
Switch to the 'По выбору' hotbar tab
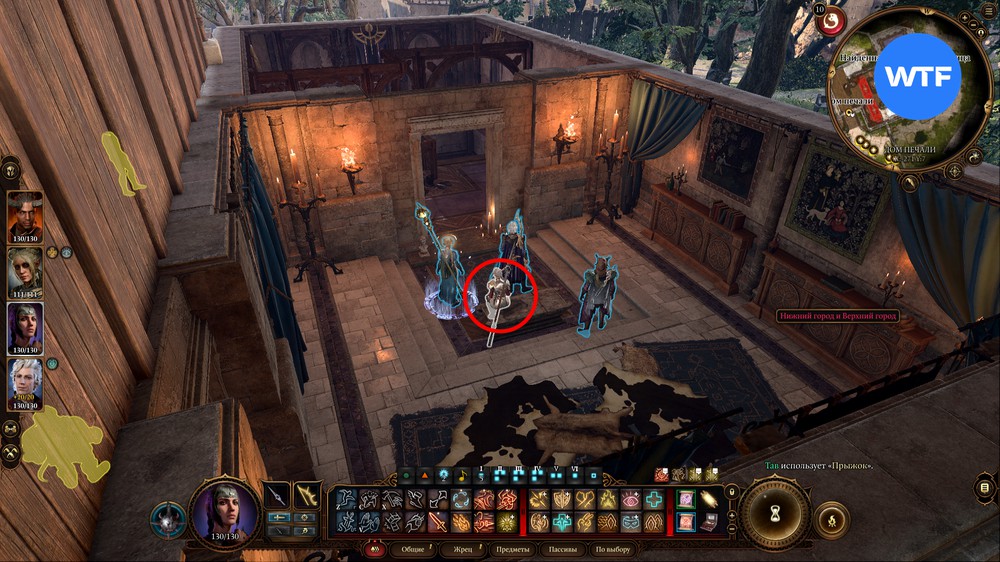[x=612, y=550]
